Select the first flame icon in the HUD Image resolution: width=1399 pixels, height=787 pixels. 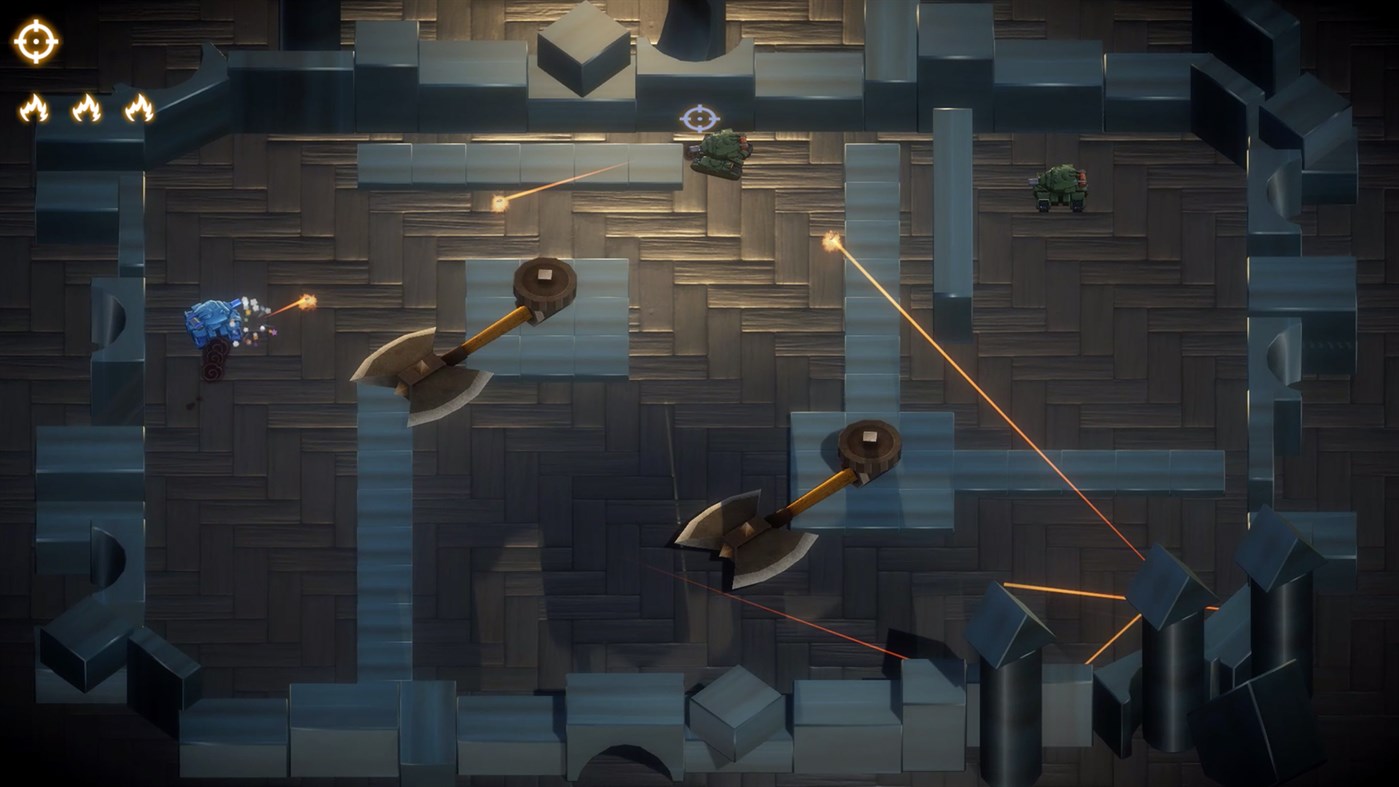[34, 108]
